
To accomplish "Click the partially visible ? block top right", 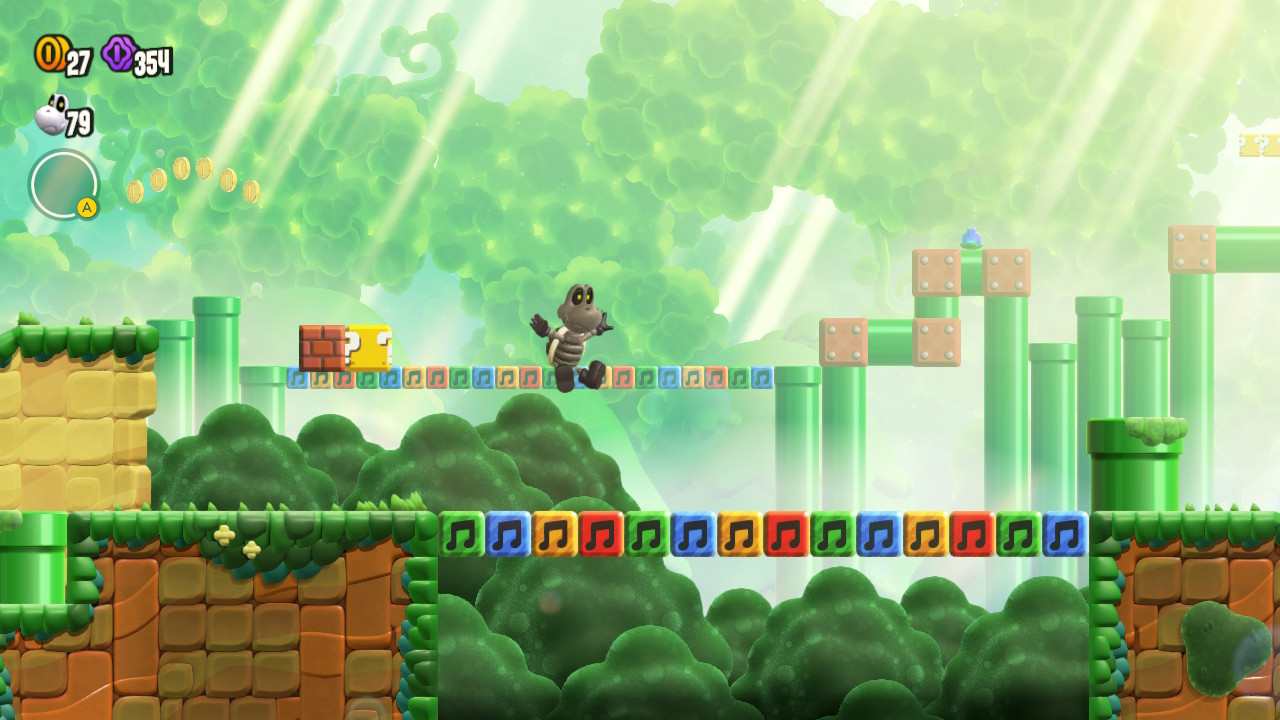I will (x=1270, y=146).
